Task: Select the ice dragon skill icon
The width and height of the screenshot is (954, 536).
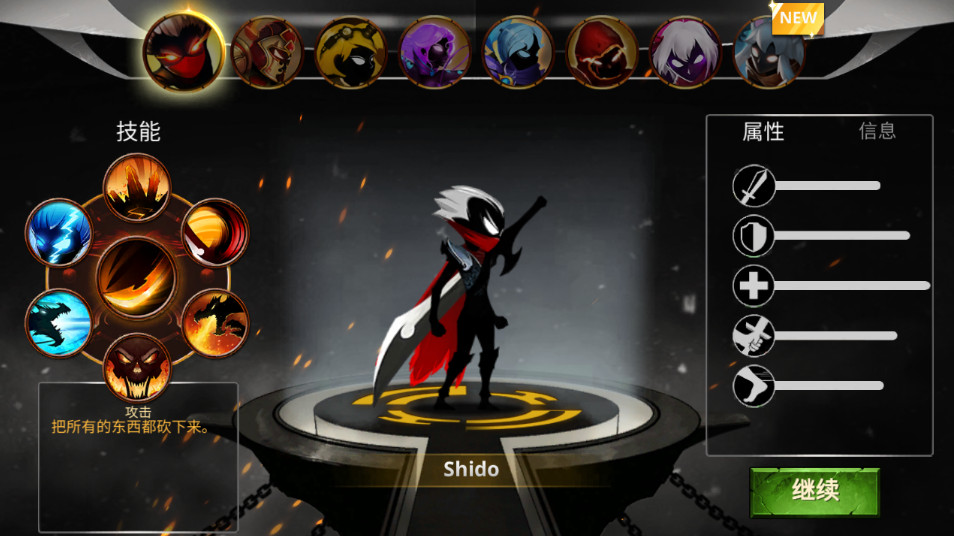Action: coord(59,322)
